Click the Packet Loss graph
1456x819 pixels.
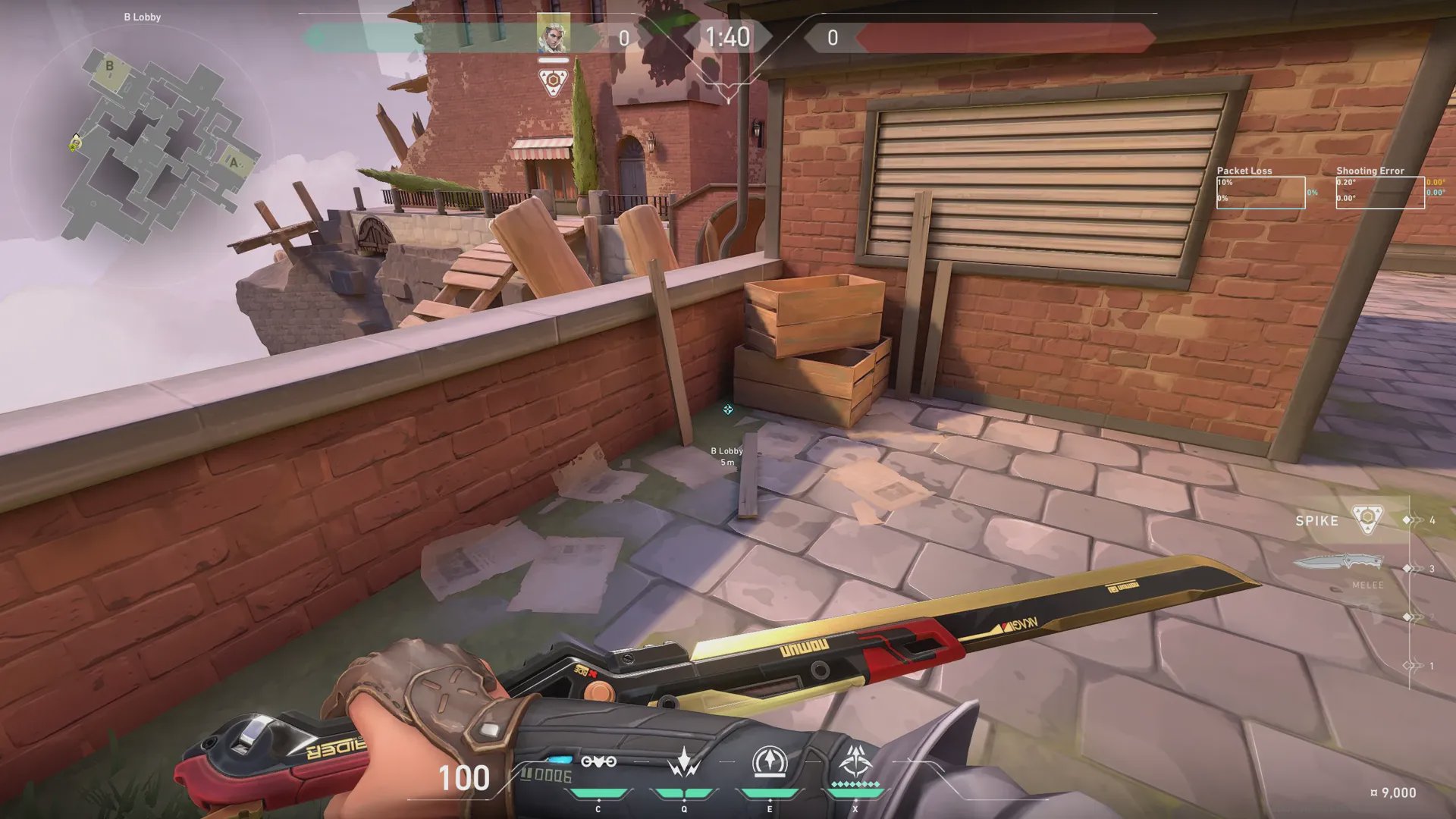click(1260, 193)
